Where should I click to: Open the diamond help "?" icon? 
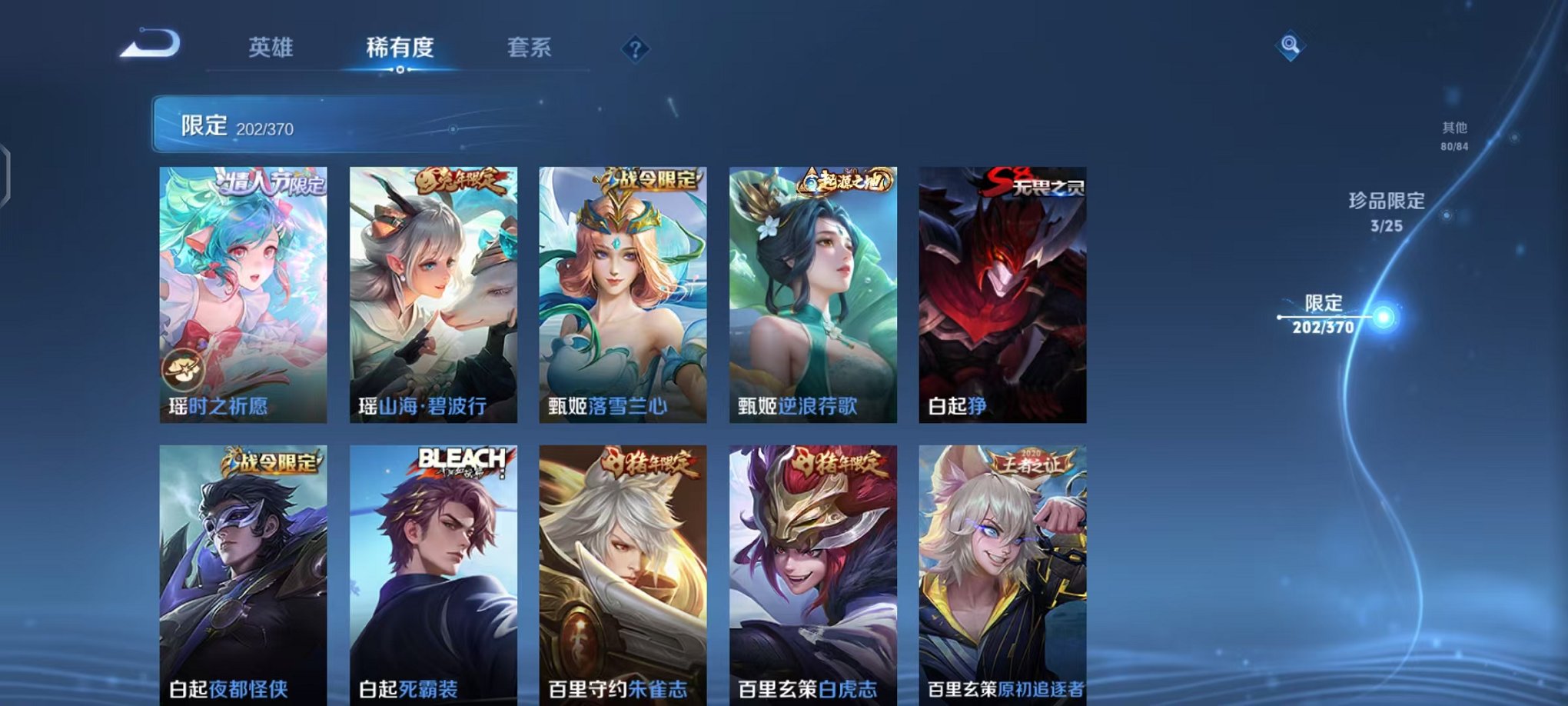point(635,49)
